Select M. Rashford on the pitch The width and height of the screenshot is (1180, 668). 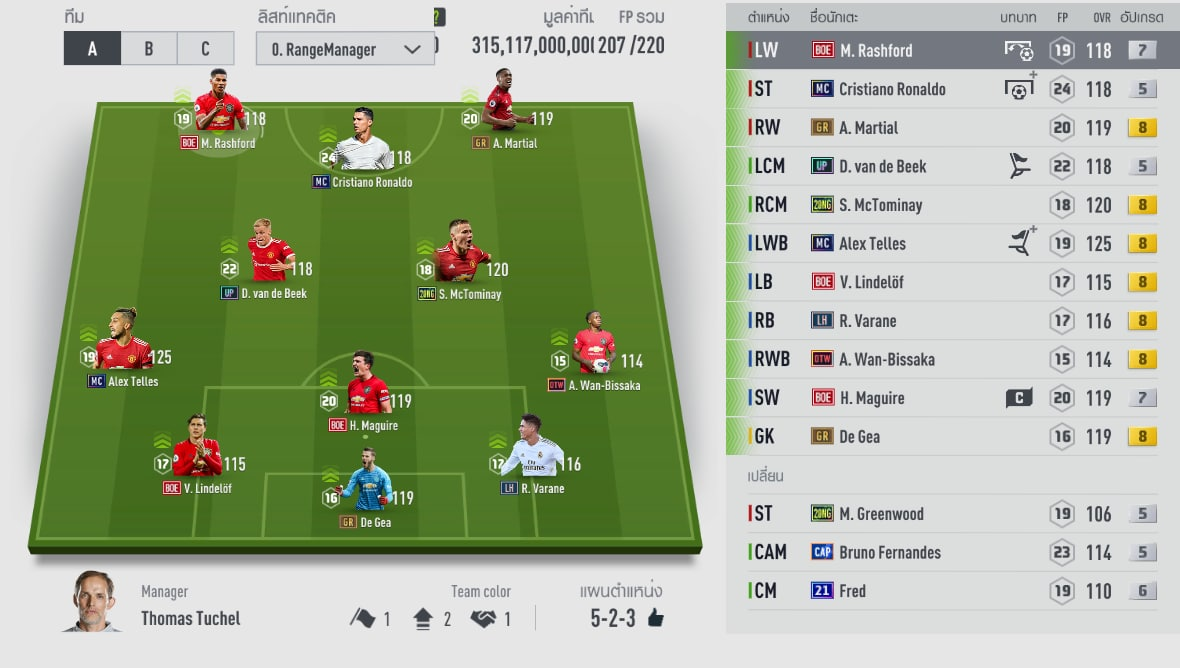221,103
